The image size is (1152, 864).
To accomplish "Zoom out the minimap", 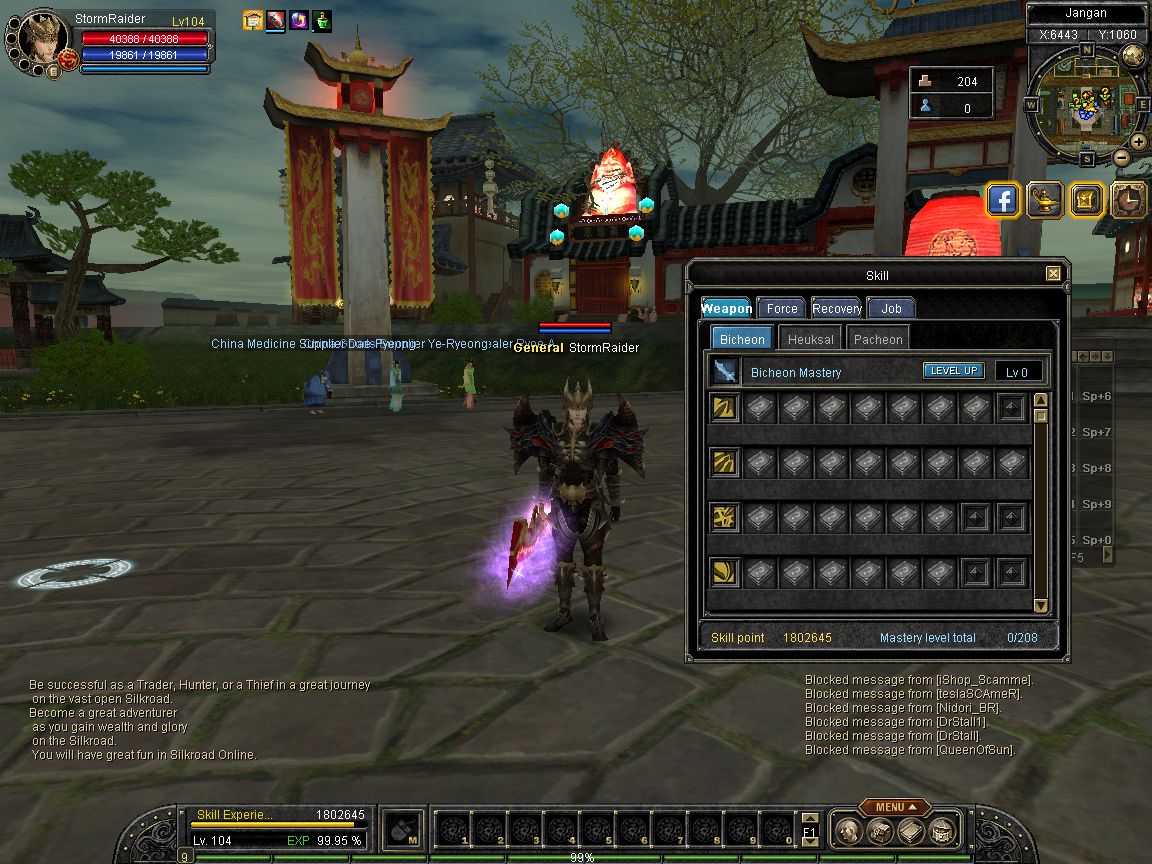I will point(1122,157).
